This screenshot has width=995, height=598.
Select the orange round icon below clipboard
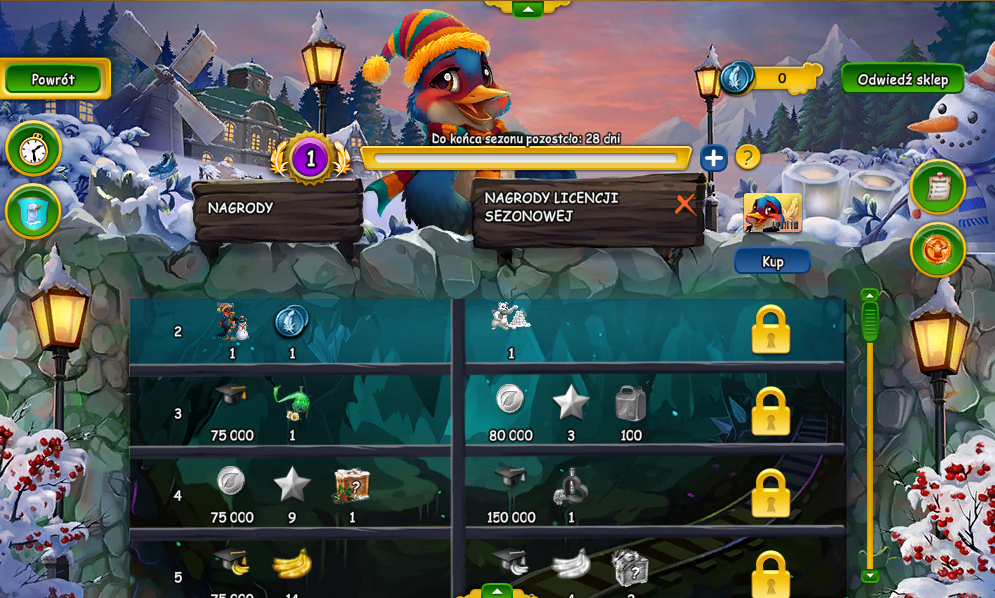tap(937, 250)
